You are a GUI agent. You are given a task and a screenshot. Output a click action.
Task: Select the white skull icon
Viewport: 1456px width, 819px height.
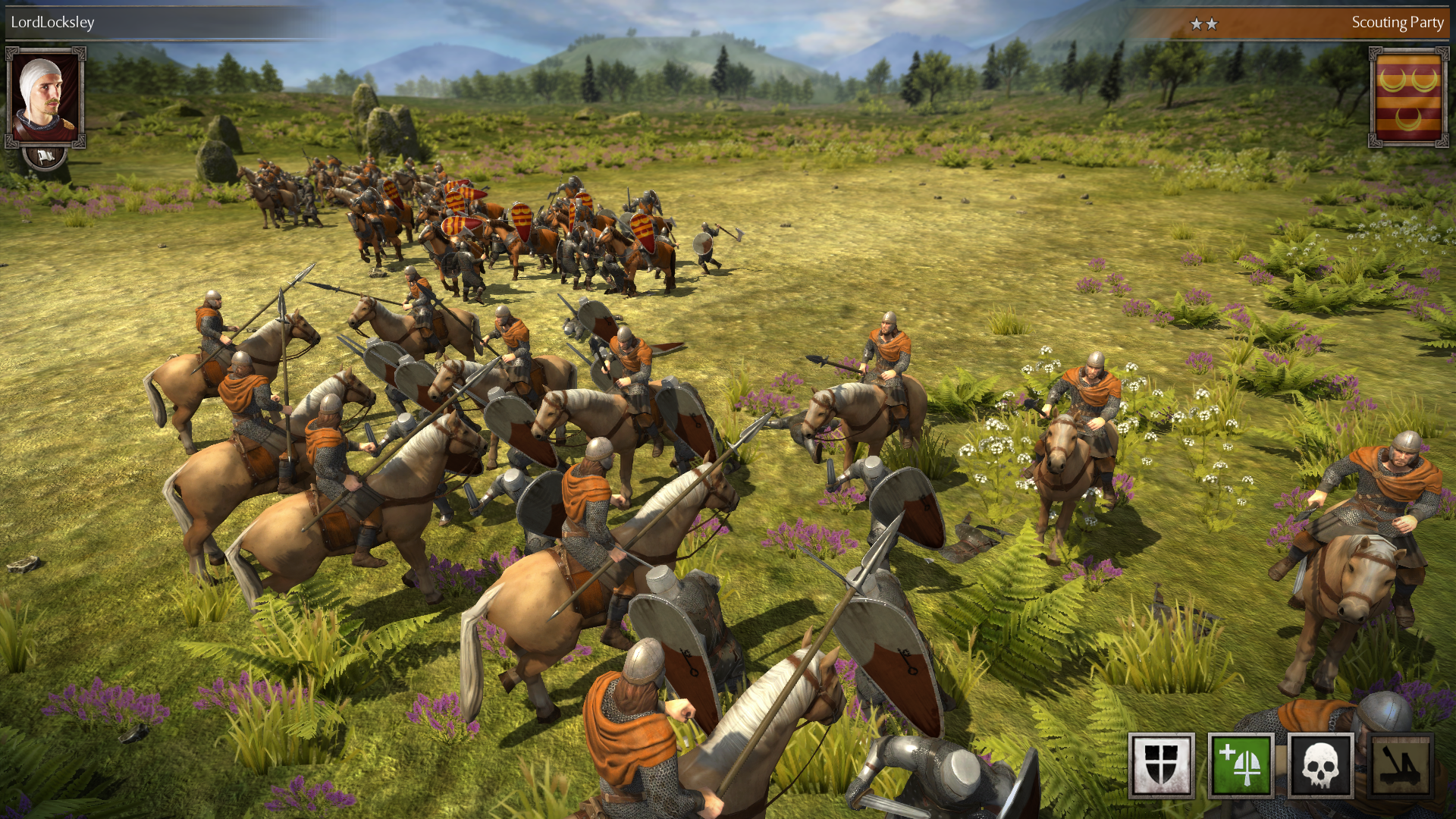[1320, 765]
